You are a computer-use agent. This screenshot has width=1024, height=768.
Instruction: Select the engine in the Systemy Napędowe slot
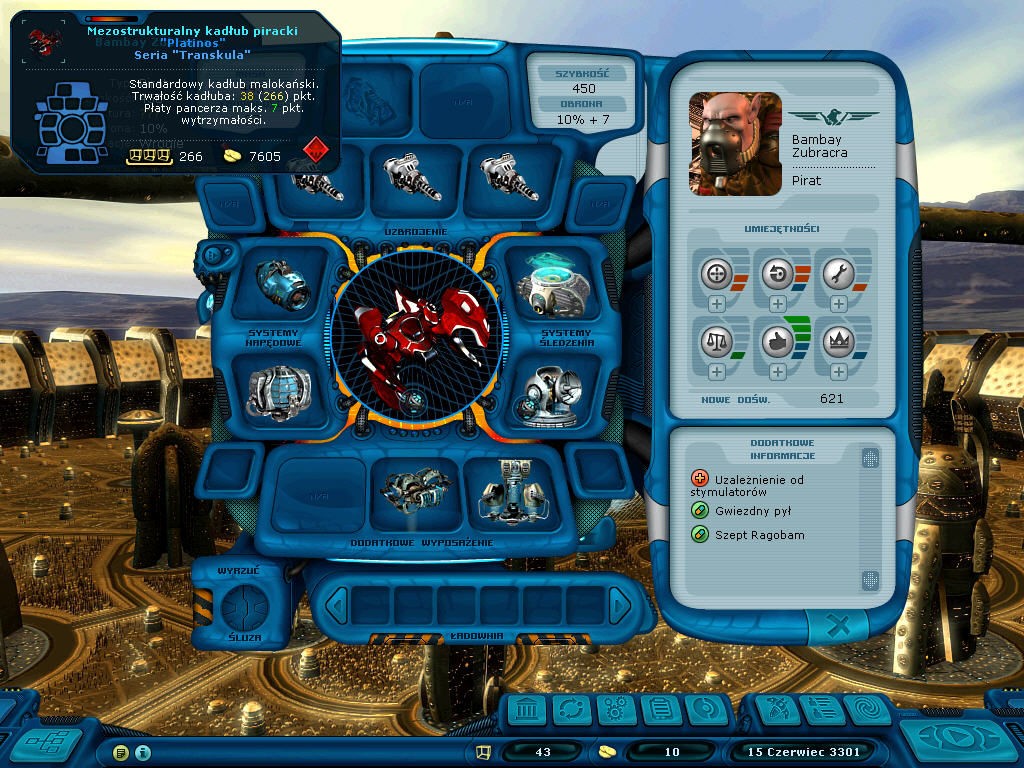tap(283, 283)
